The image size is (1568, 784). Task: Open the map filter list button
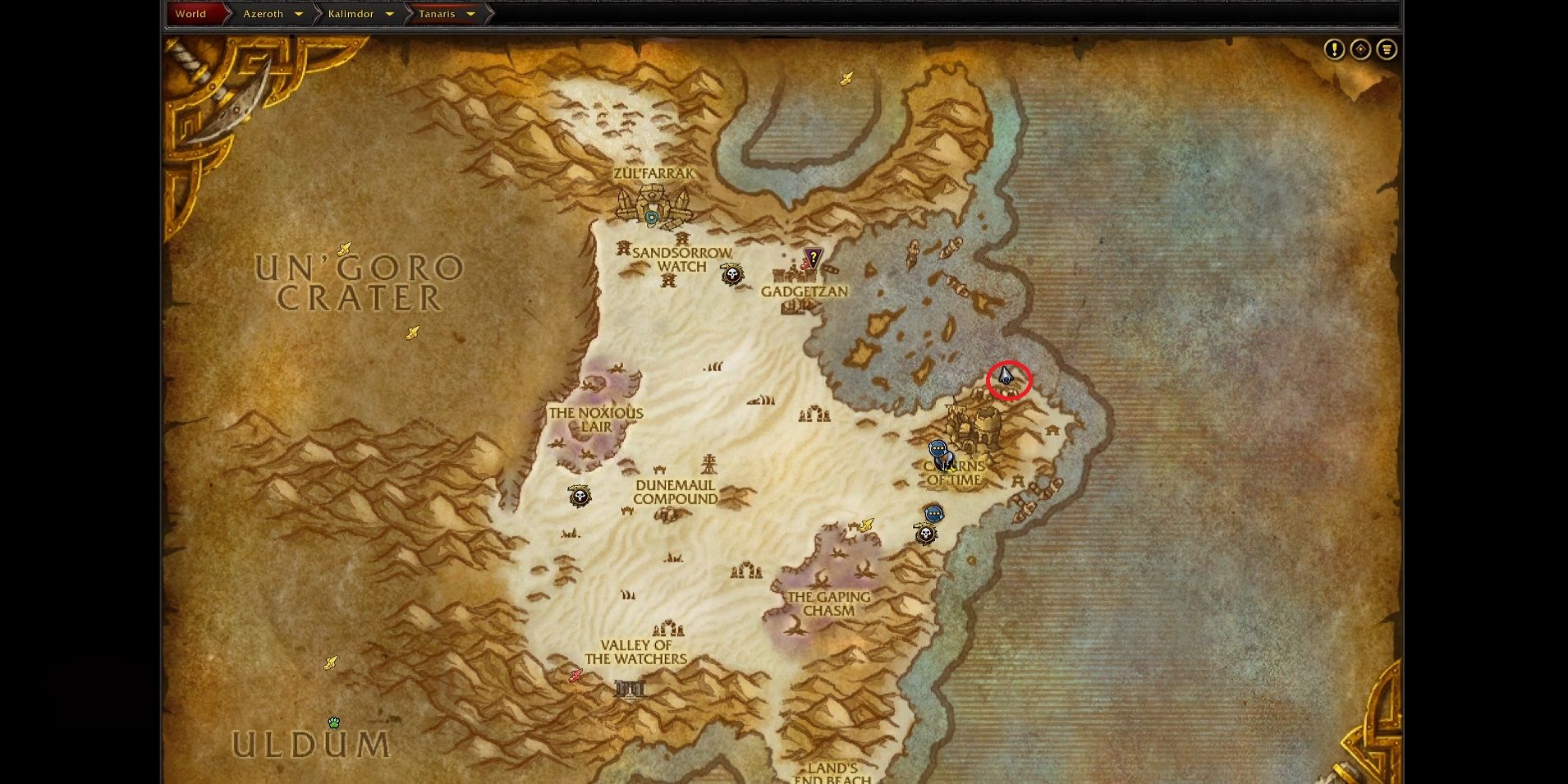pyautogui.click(x=1387, y=50)
